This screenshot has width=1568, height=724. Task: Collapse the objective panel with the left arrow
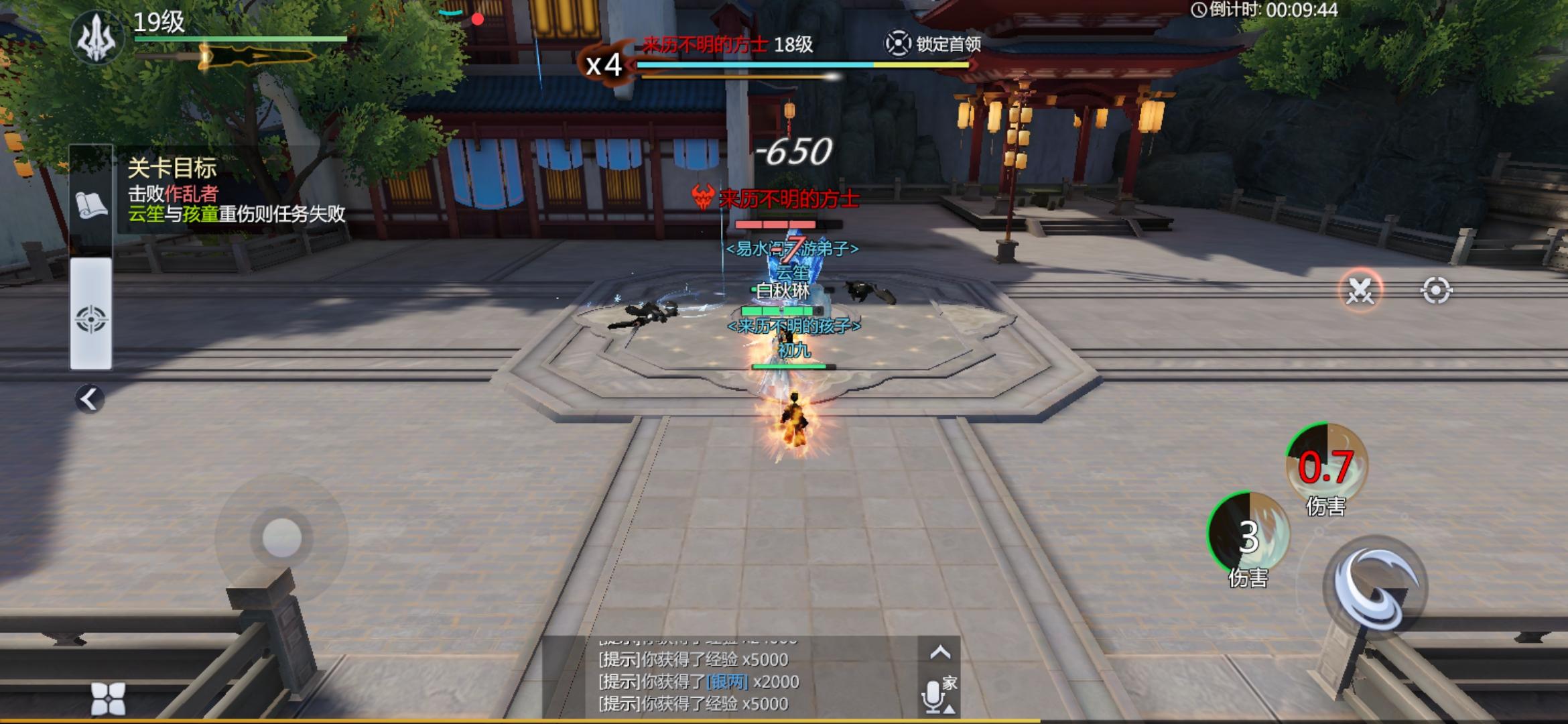(x=90, y=400)
